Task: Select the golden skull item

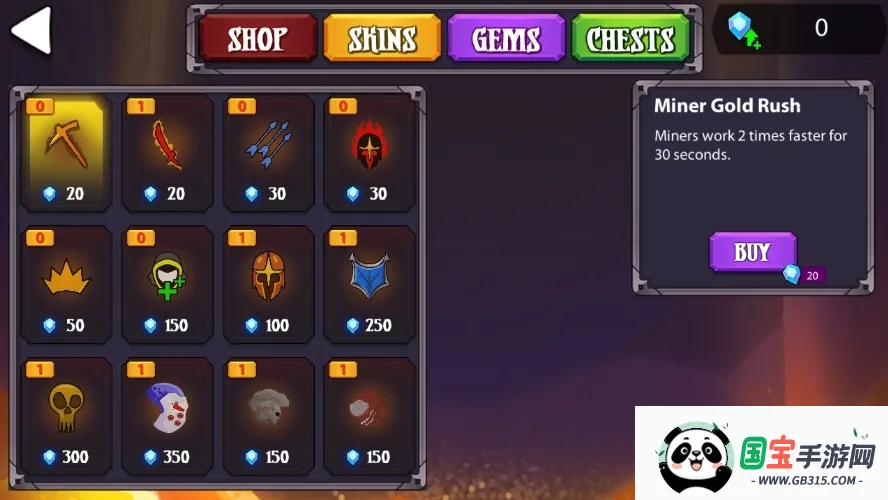Action: click(65, 416)
